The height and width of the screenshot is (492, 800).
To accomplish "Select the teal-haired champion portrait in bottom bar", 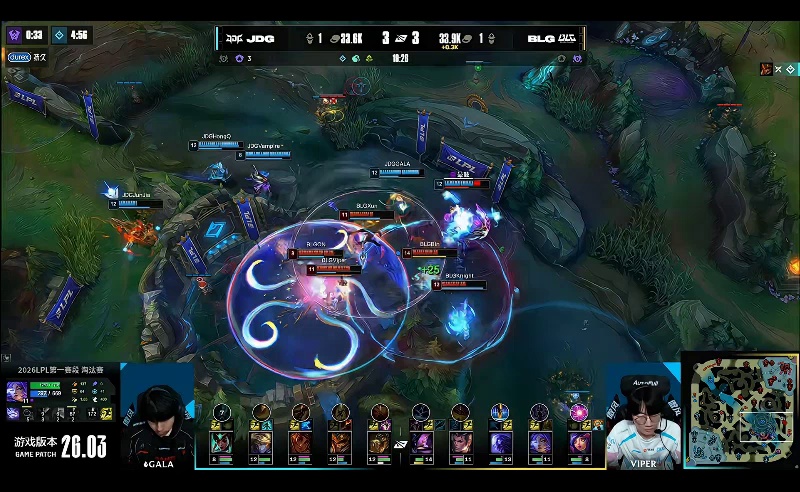I will pyautogui.click(x=220, y=440).
